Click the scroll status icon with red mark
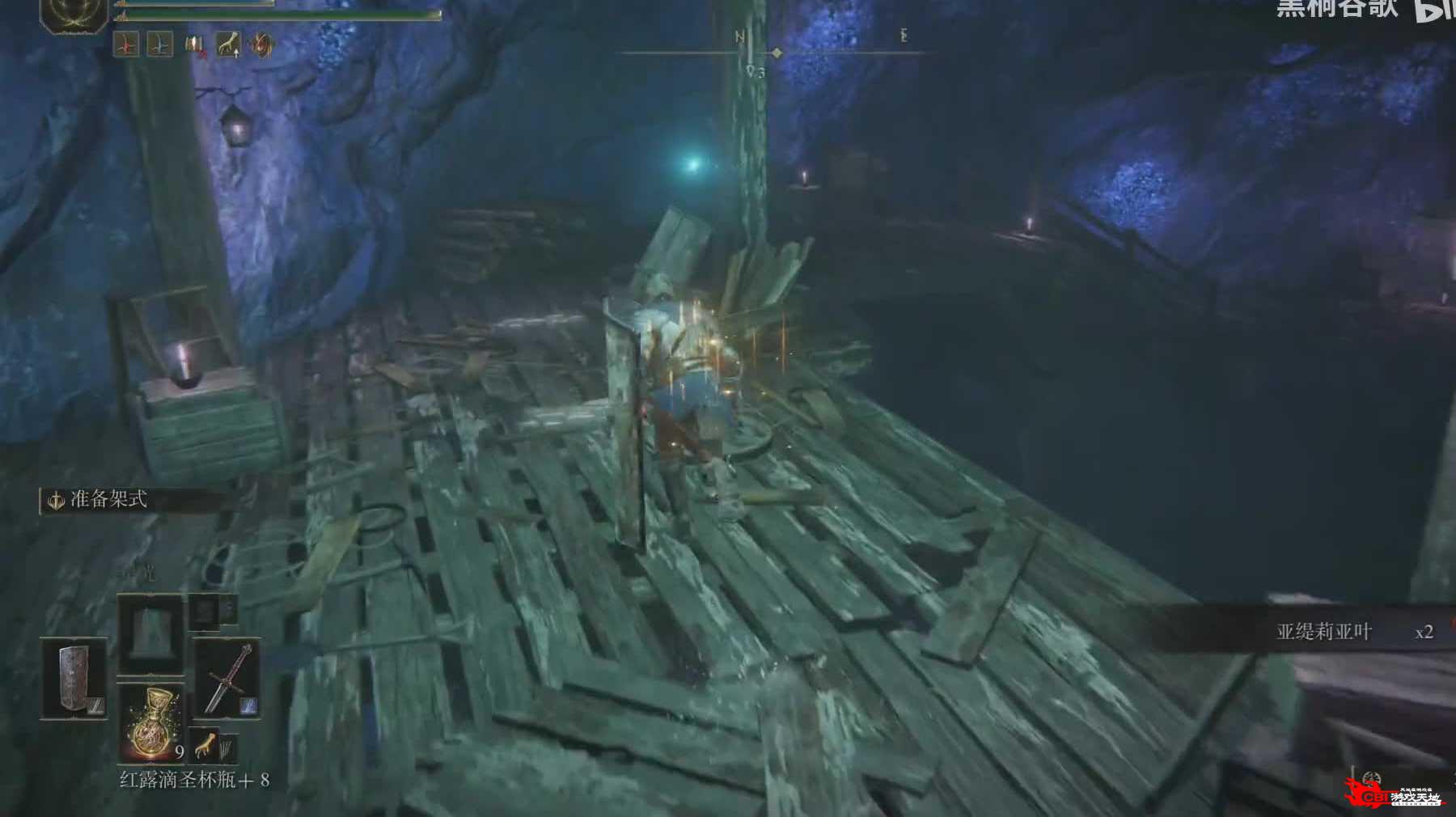Screen dimensions: 1456x817 point(194,44)
